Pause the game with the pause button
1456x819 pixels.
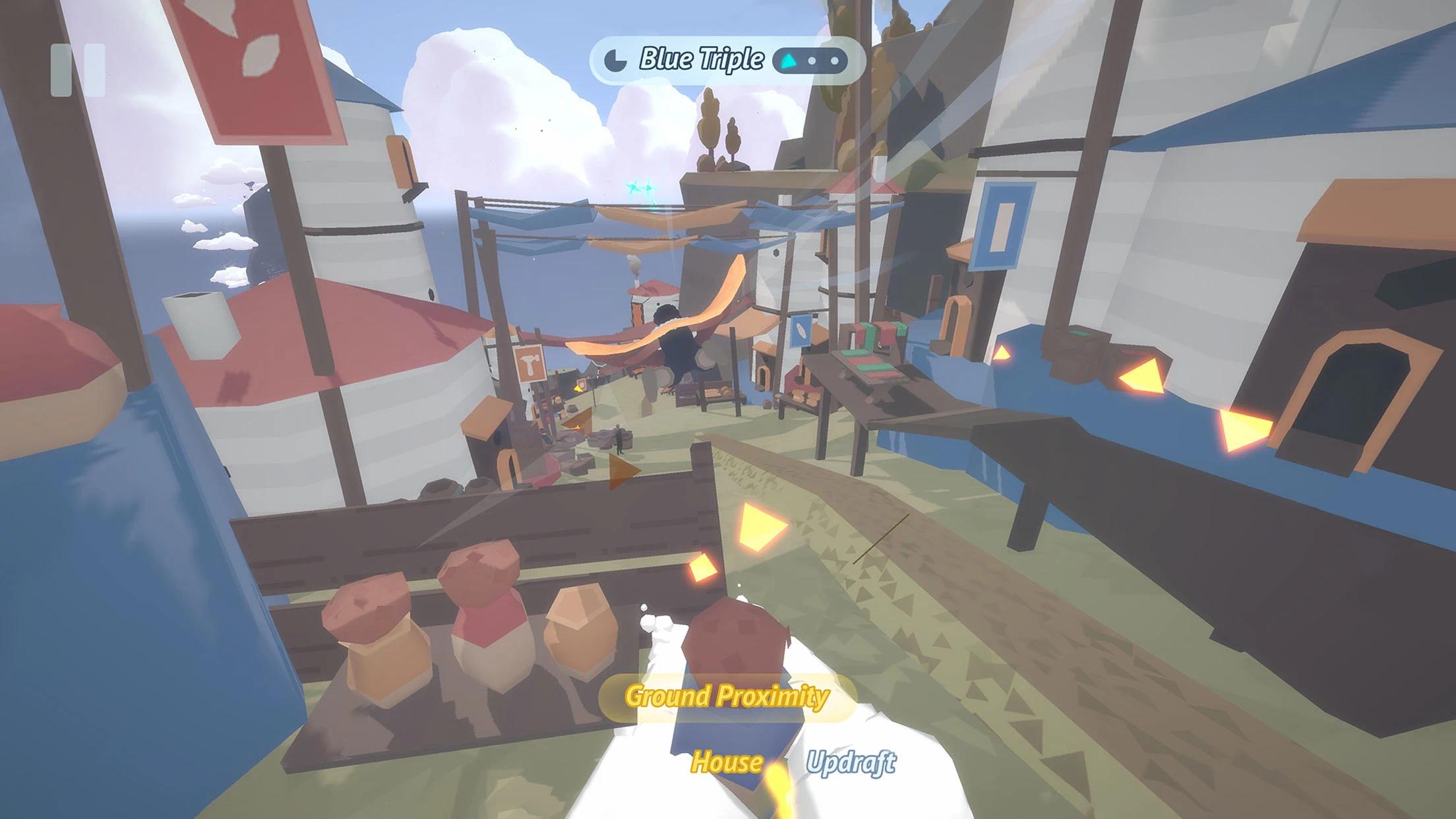78,70
